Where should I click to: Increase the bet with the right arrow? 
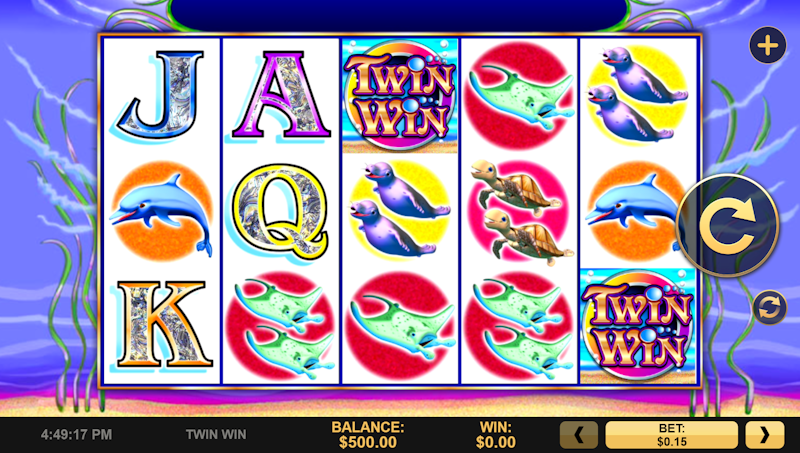(765, 435)
